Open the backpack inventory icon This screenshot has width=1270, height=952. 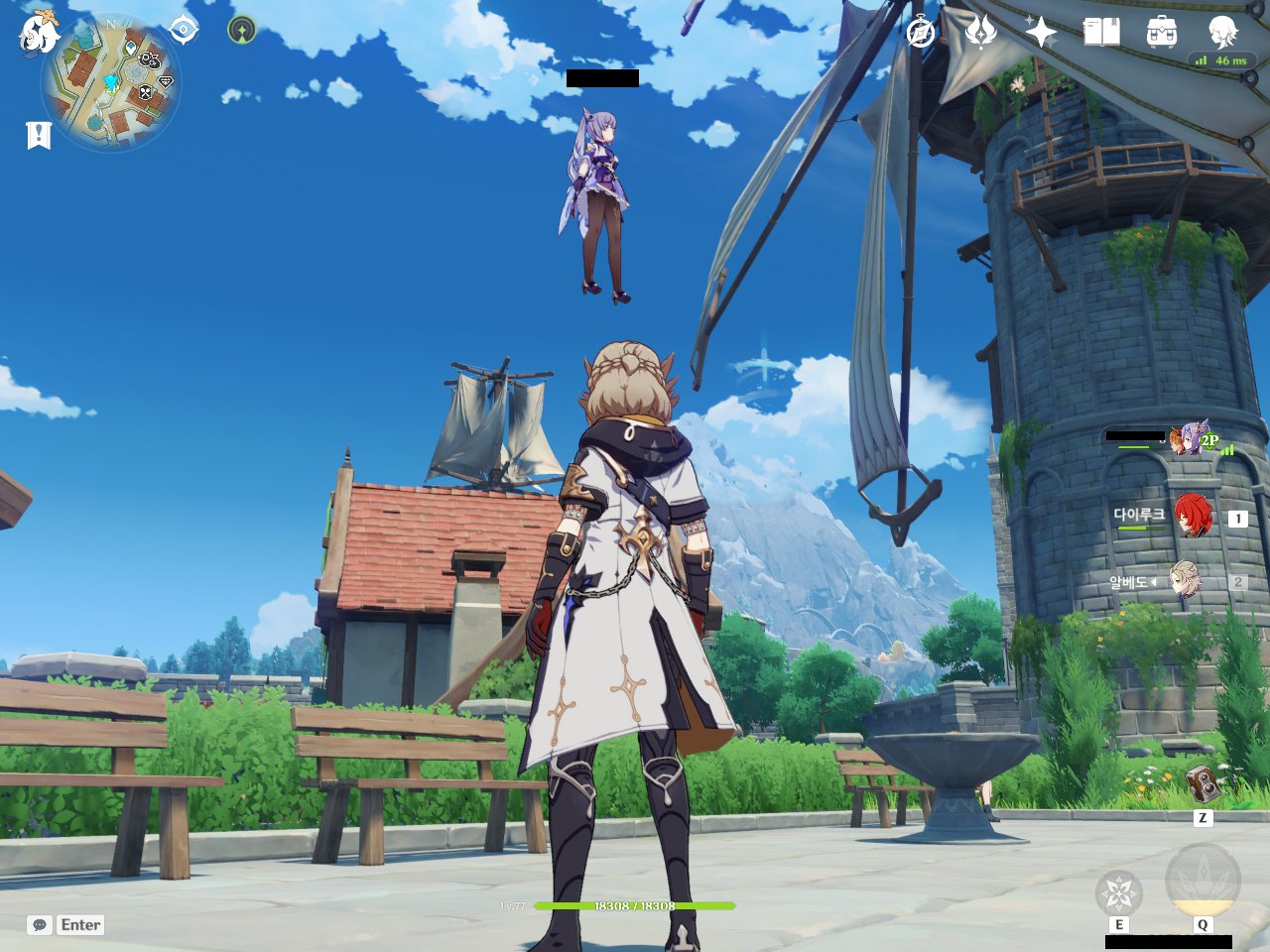pos(1162,33)
